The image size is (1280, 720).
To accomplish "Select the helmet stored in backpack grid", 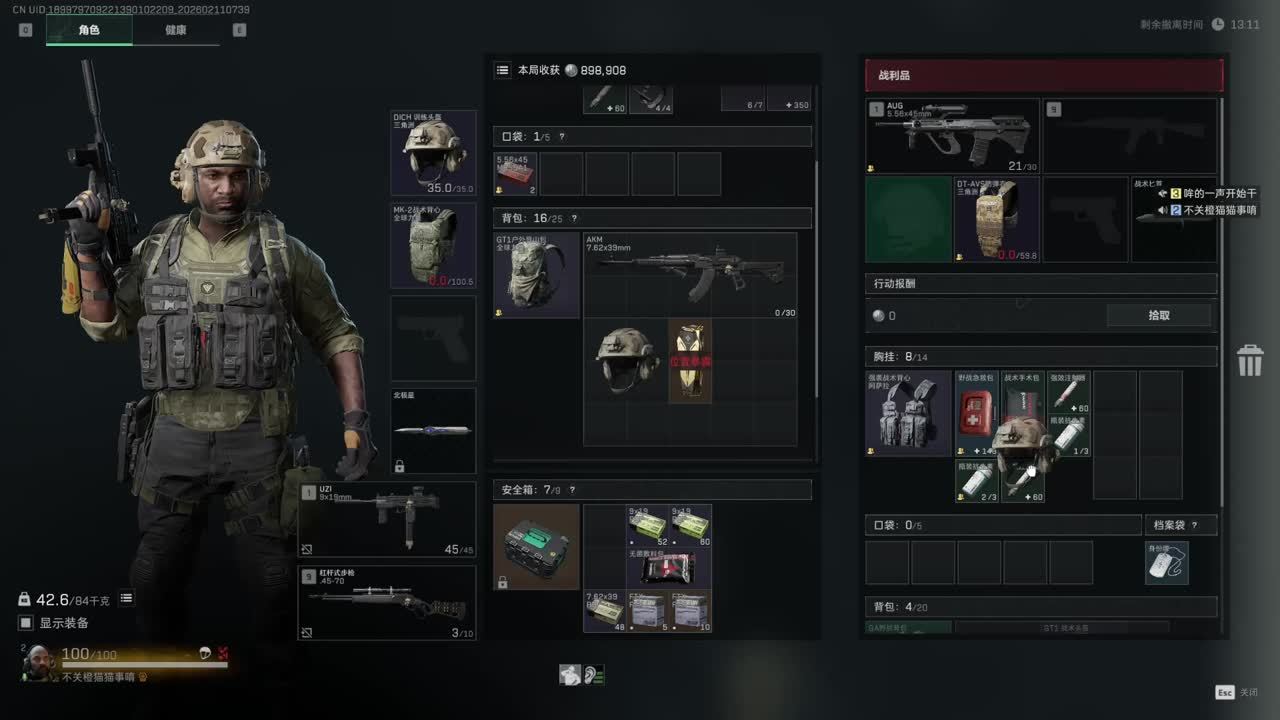I will pyautogui.click(x=627, y=360).
